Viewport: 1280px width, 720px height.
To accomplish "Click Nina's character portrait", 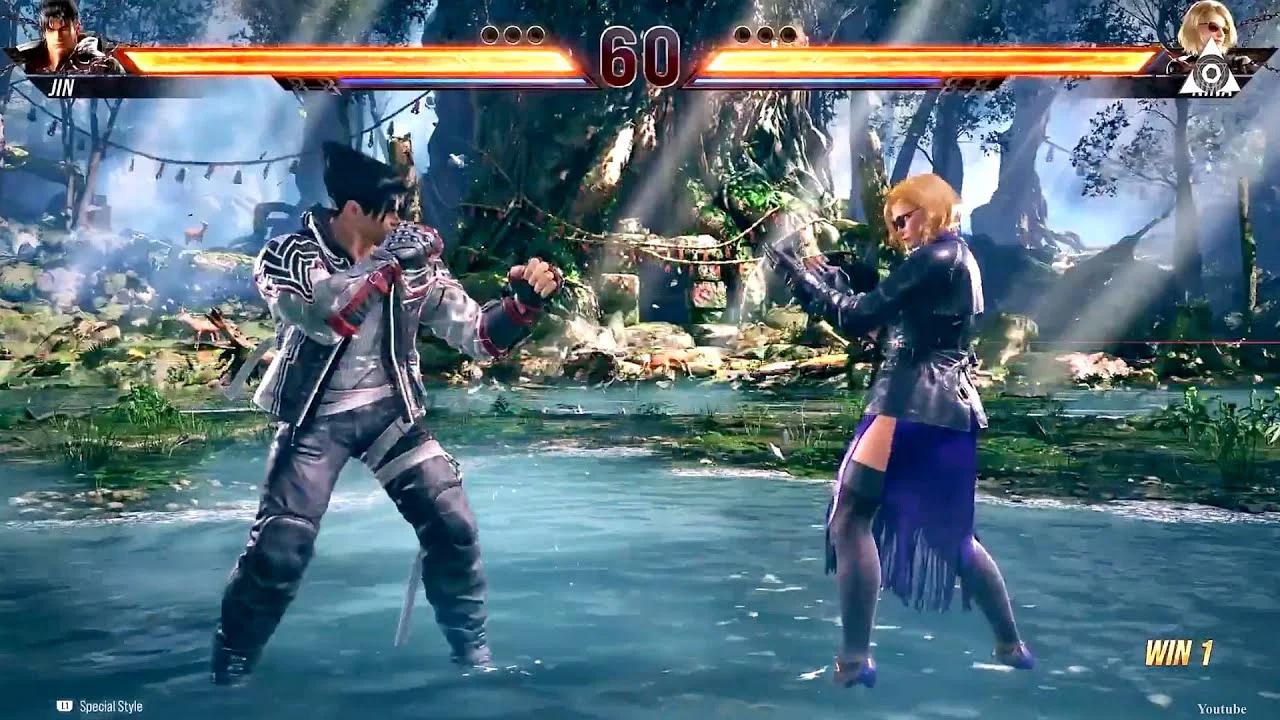I will point(1207,28).
